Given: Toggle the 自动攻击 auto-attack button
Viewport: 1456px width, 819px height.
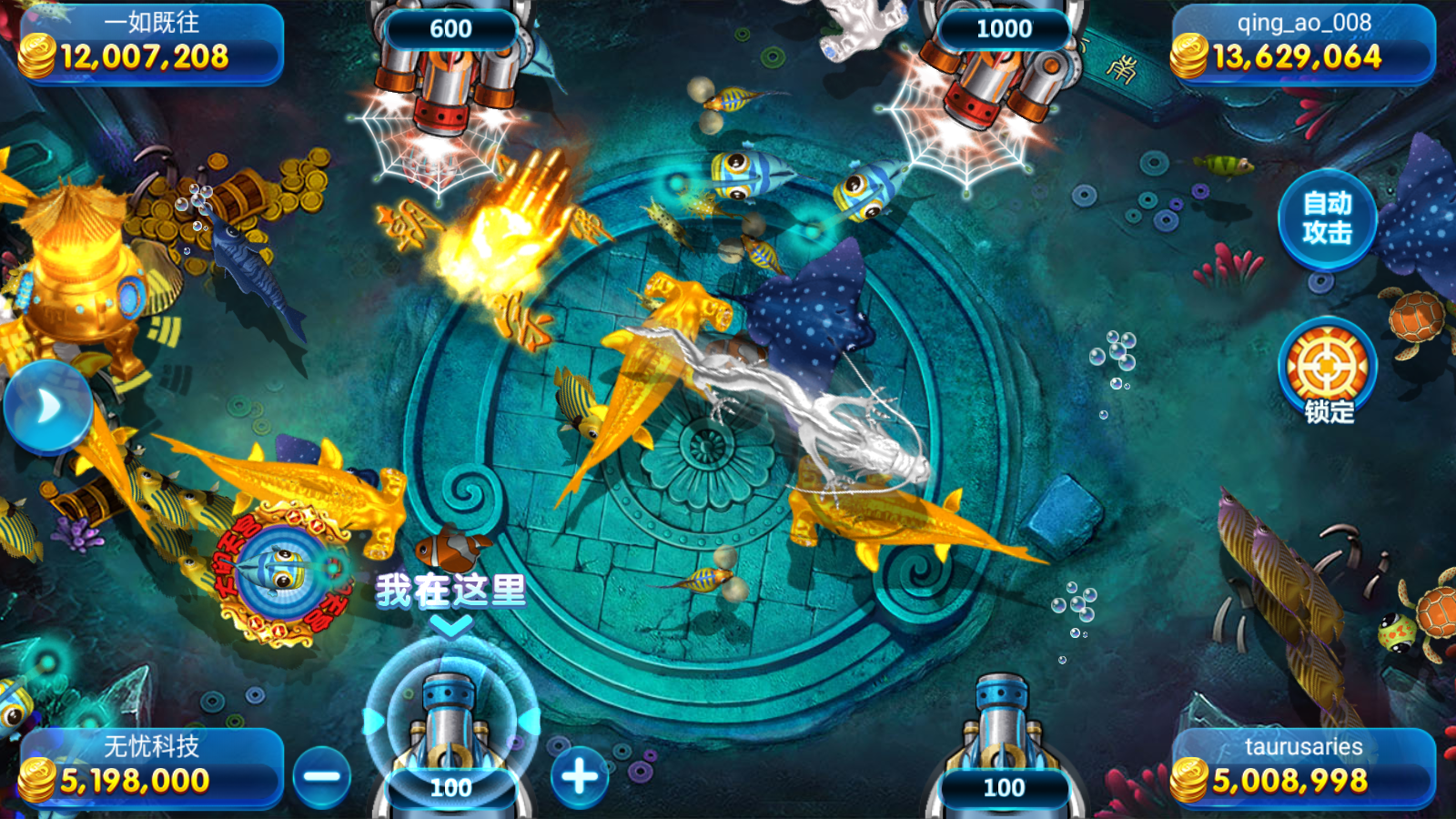Looking at the screenshot, I should (x=1327, y=218).
